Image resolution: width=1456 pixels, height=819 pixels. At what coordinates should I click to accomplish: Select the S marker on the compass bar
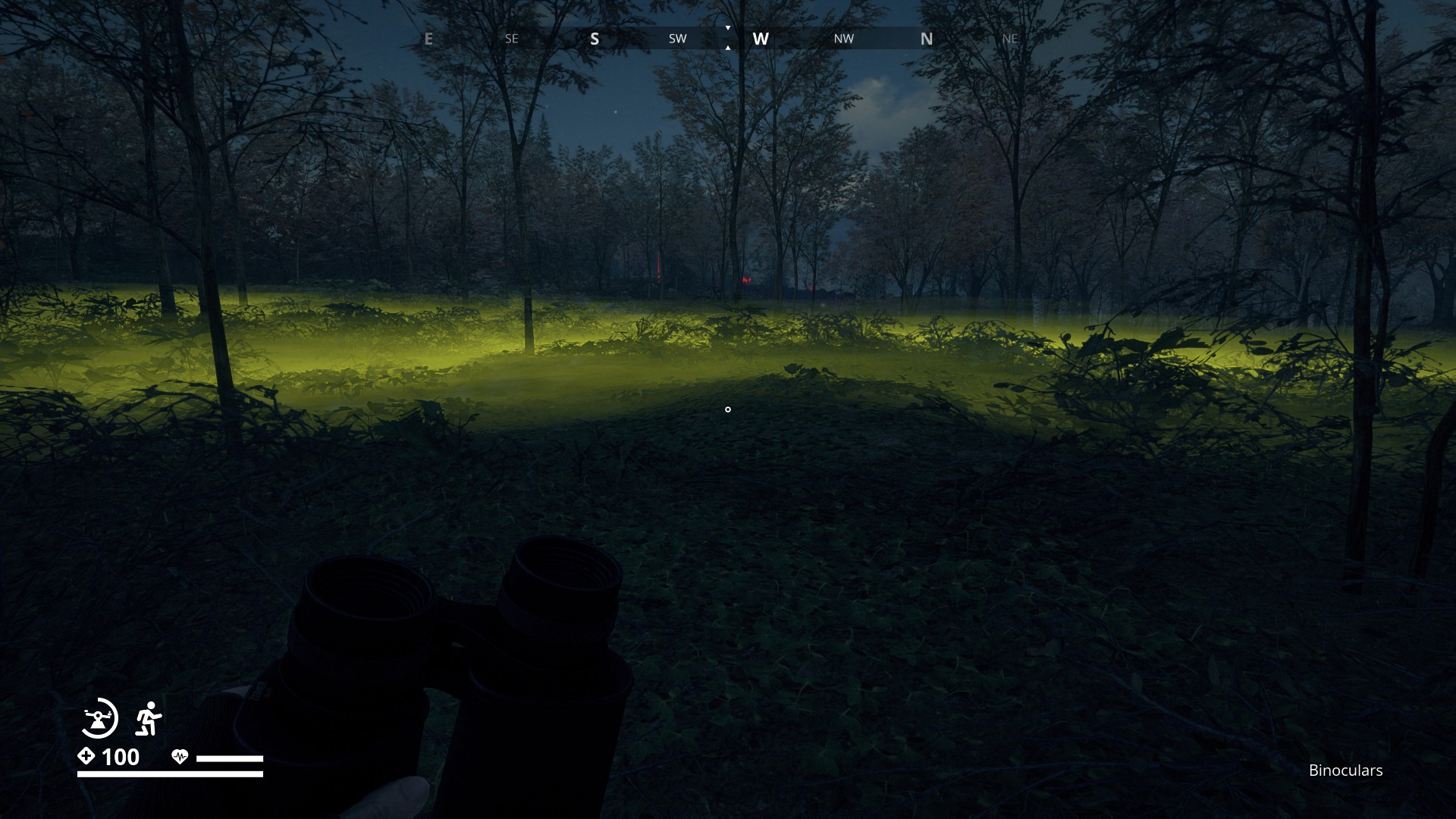(x=595, y=39)
